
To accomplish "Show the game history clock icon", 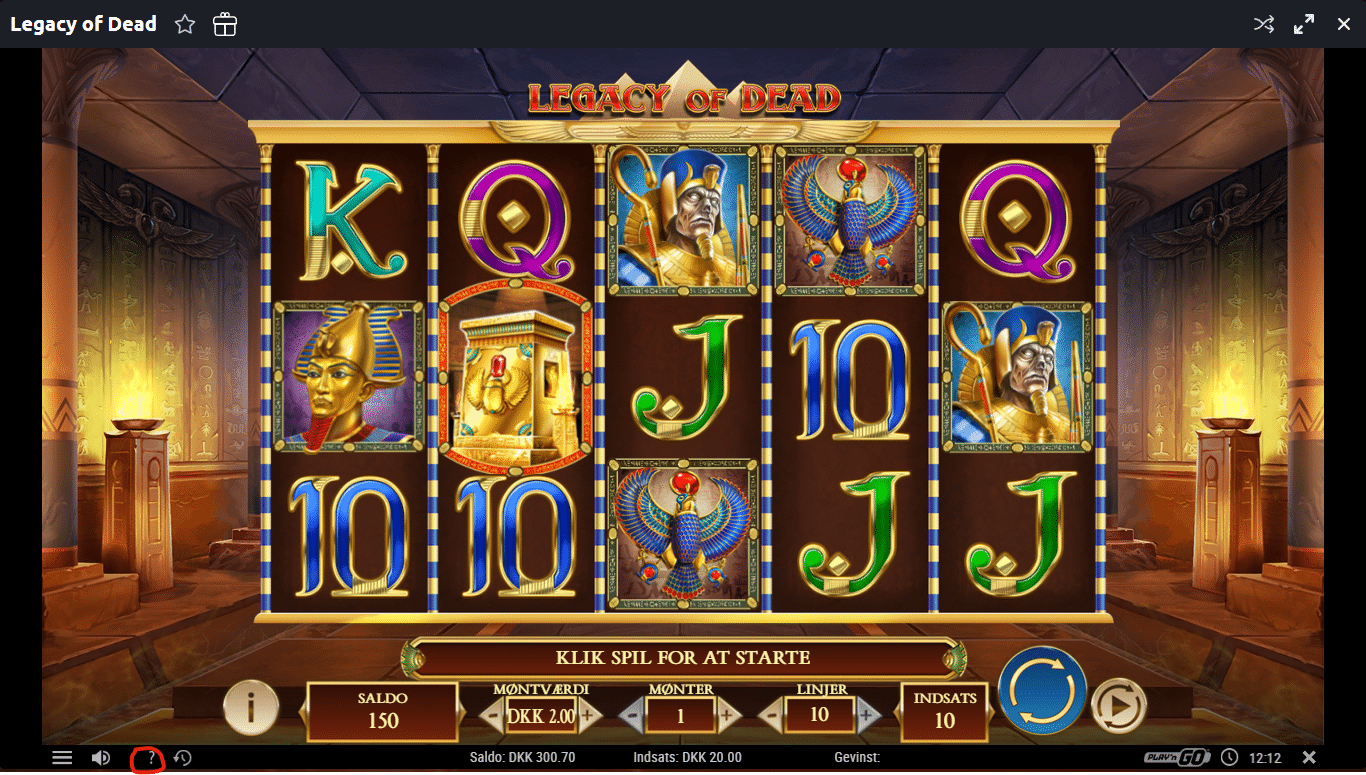I will [x=182, y=758].
